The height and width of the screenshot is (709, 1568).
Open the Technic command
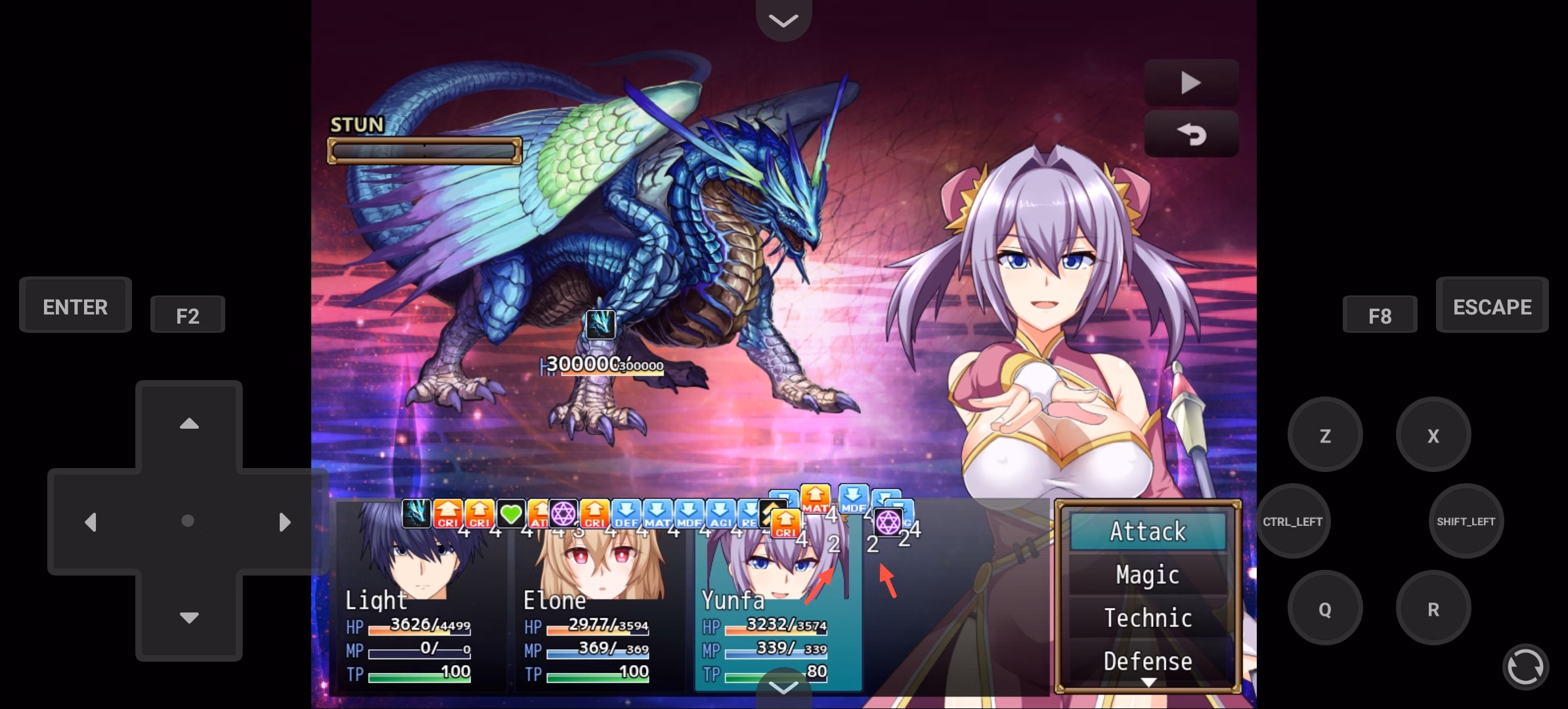1148,618
